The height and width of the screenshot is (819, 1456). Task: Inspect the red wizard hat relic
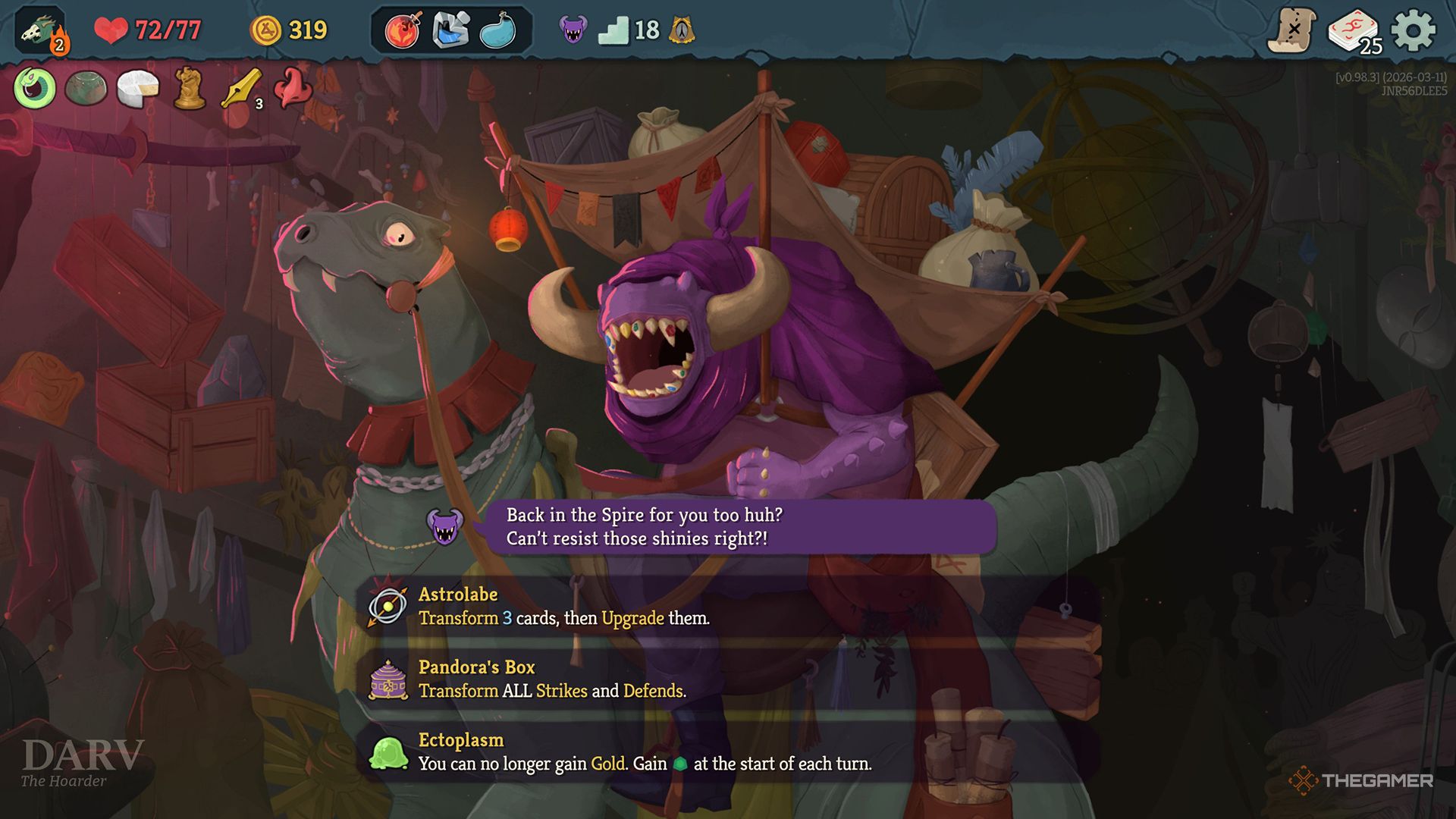(293, 86)
